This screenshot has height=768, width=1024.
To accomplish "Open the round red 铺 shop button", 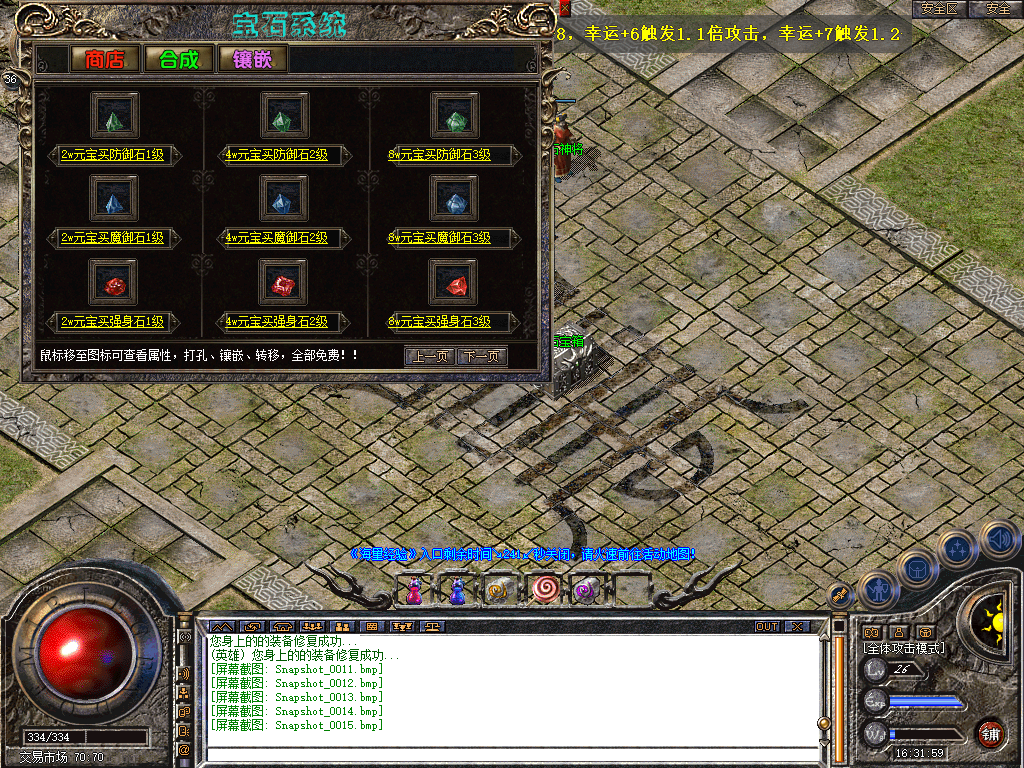I will click(x=991, y=734).
